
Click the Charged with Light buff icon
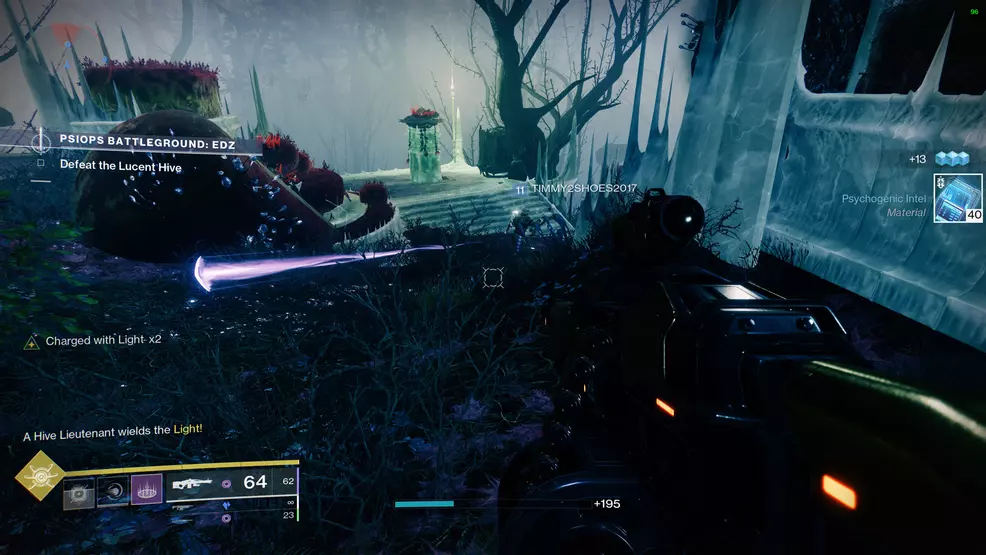click(x=33, y=341)
